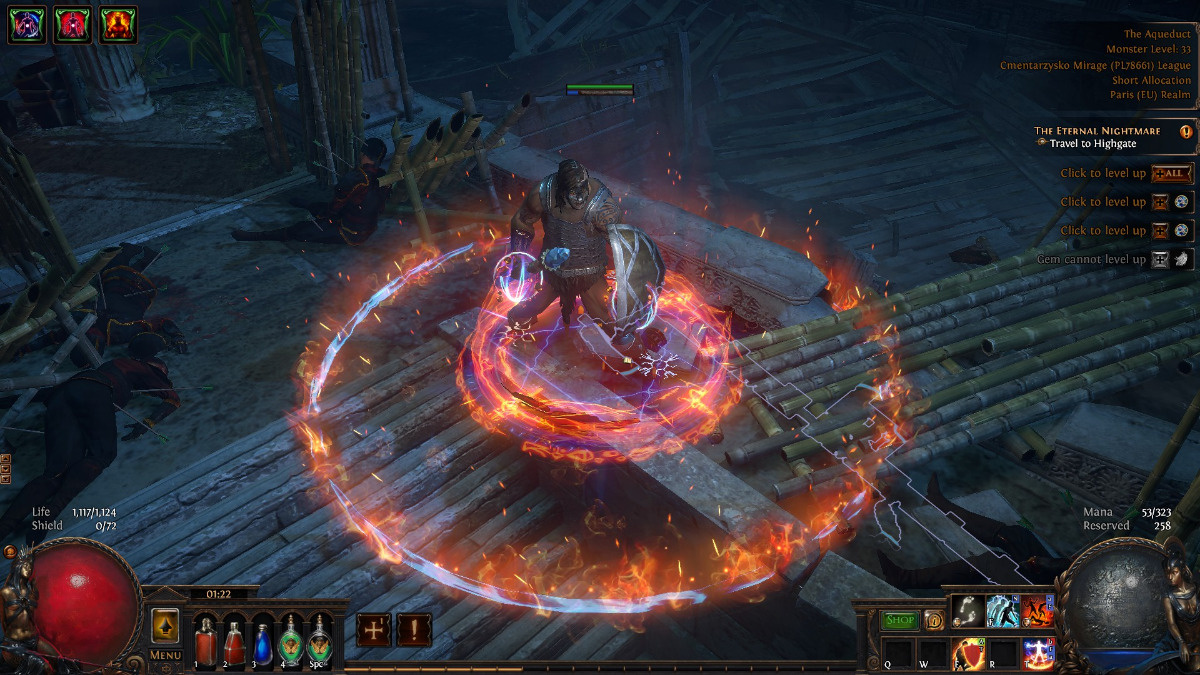Click the grey plus beside Gem cannot level up
1200x675 pixels.
pos(1160,260)
